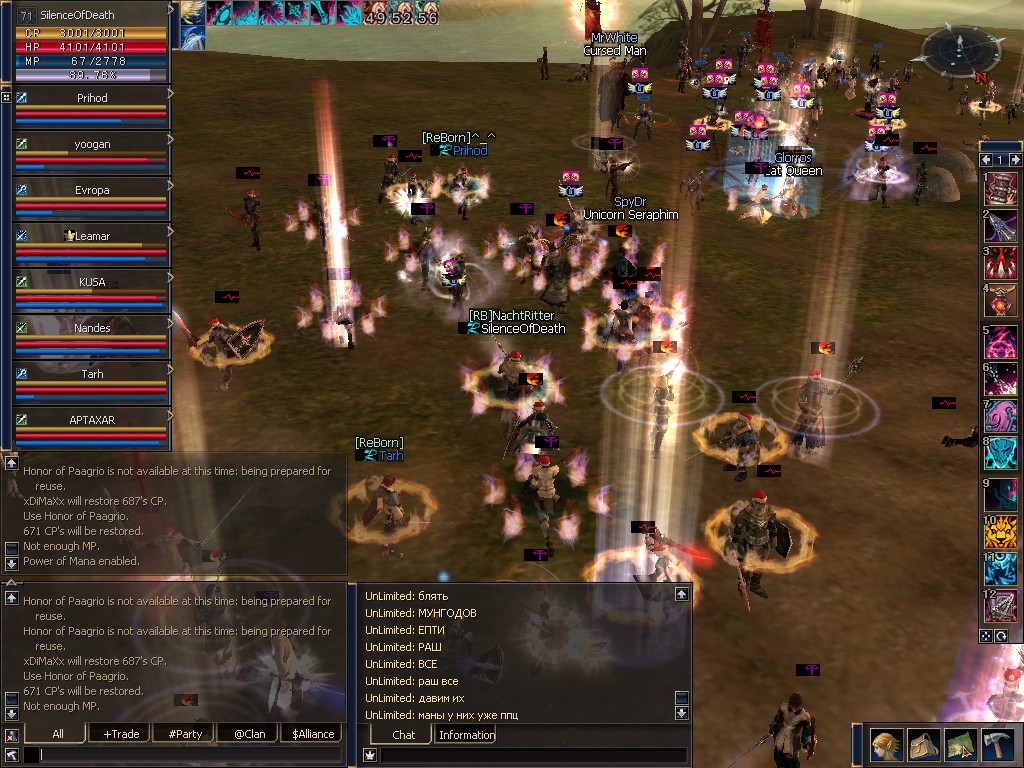
Task: Open the hammer system menu icon
Action: click(997, 745)
